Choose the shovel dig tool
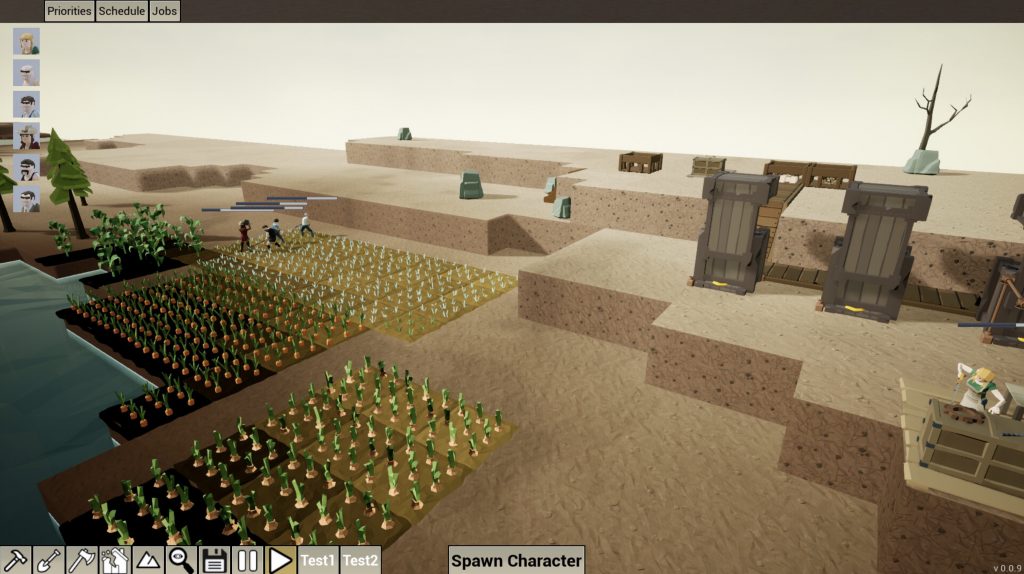The height and width of the screenshot is (574, 1024). tap(48, 560)
